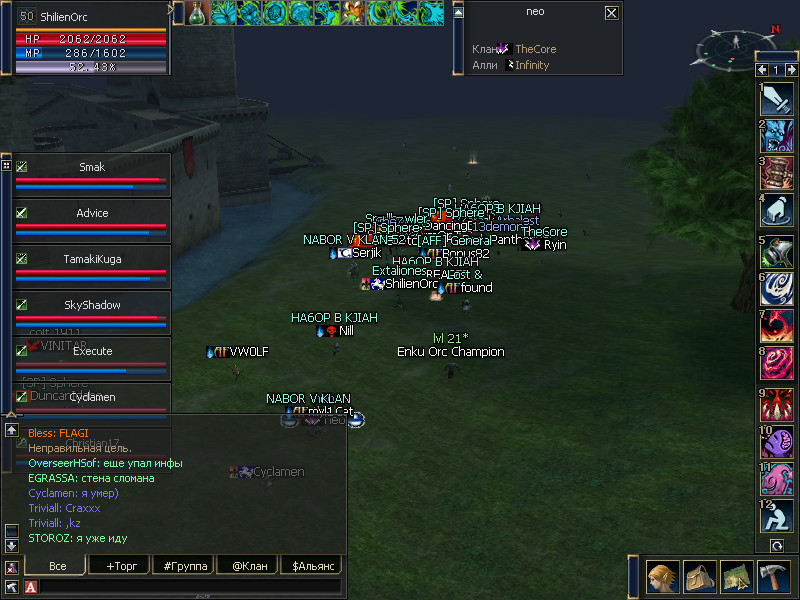Screen dimensions: 800x600
Task: Open the world map icon
Action: click(735, 577)
